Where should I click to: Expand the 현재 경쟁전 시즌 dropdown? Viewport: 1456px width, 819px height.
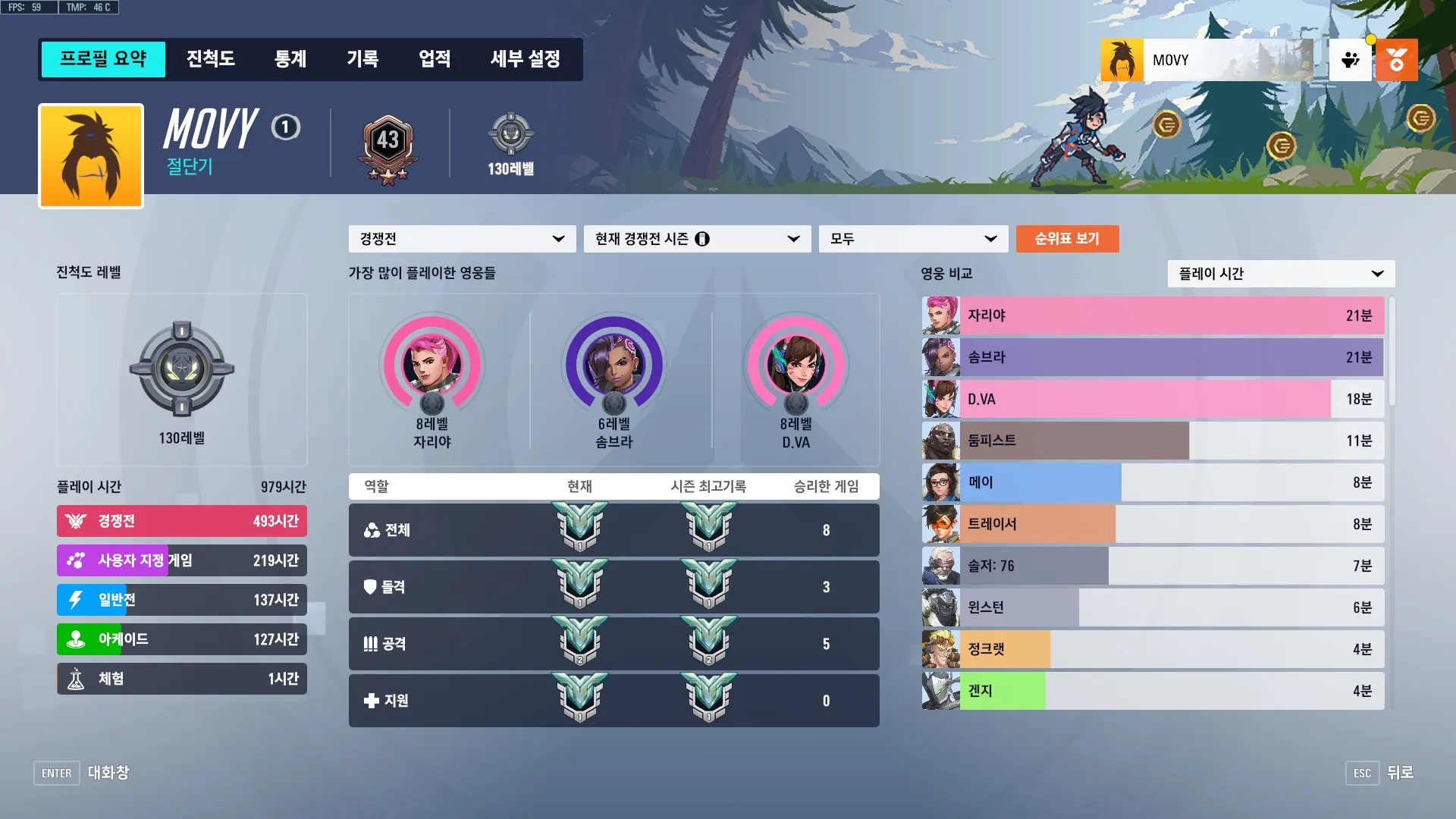[696, 238]
